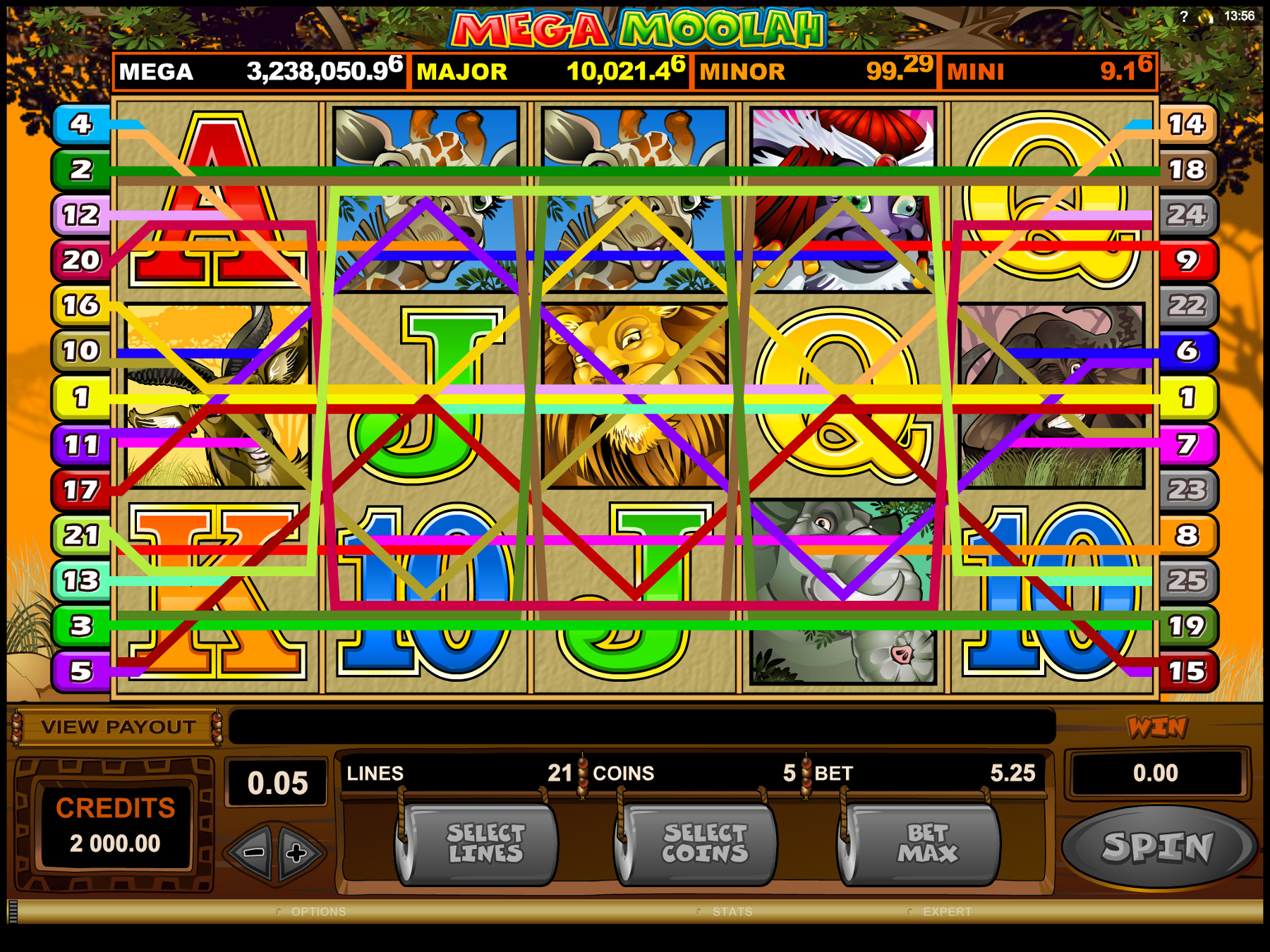
Task: Spin the reels
Action: 1157,846
